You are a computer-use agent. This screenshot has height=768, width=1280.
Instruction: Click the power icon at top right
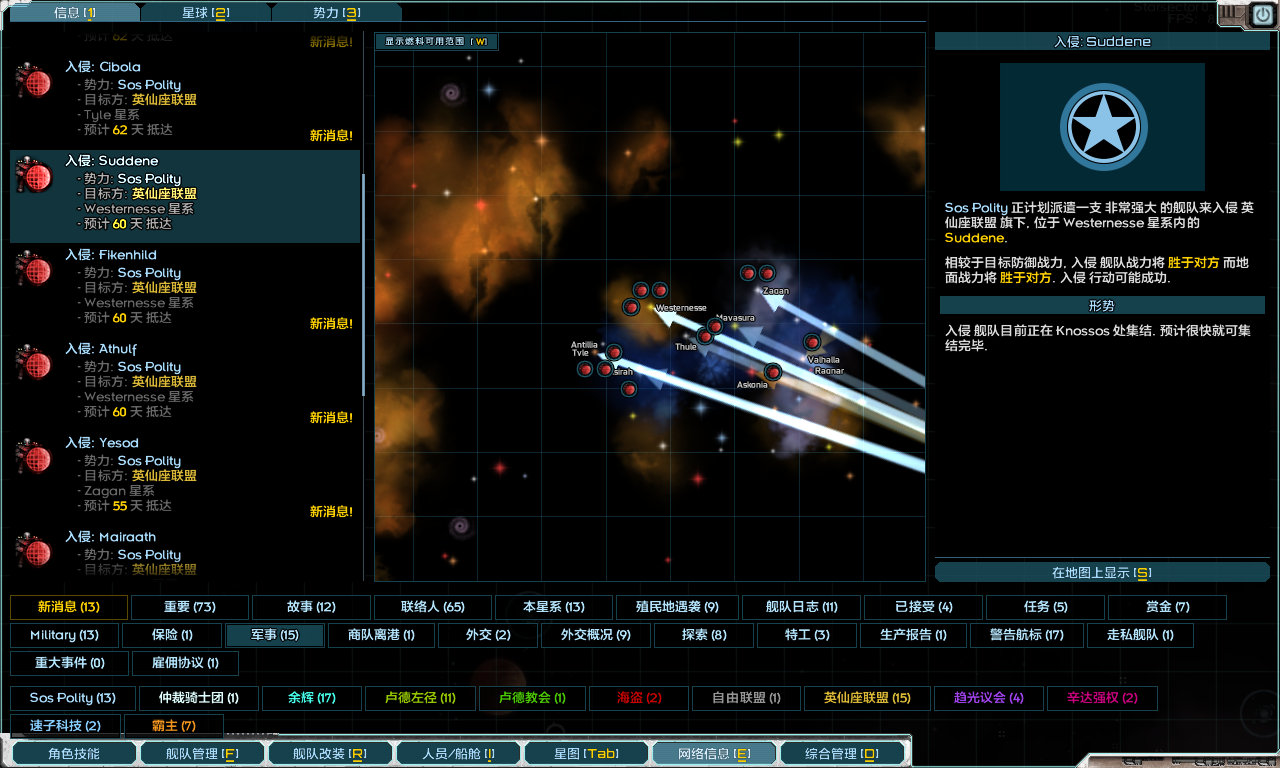click(x=1263, y=12)
